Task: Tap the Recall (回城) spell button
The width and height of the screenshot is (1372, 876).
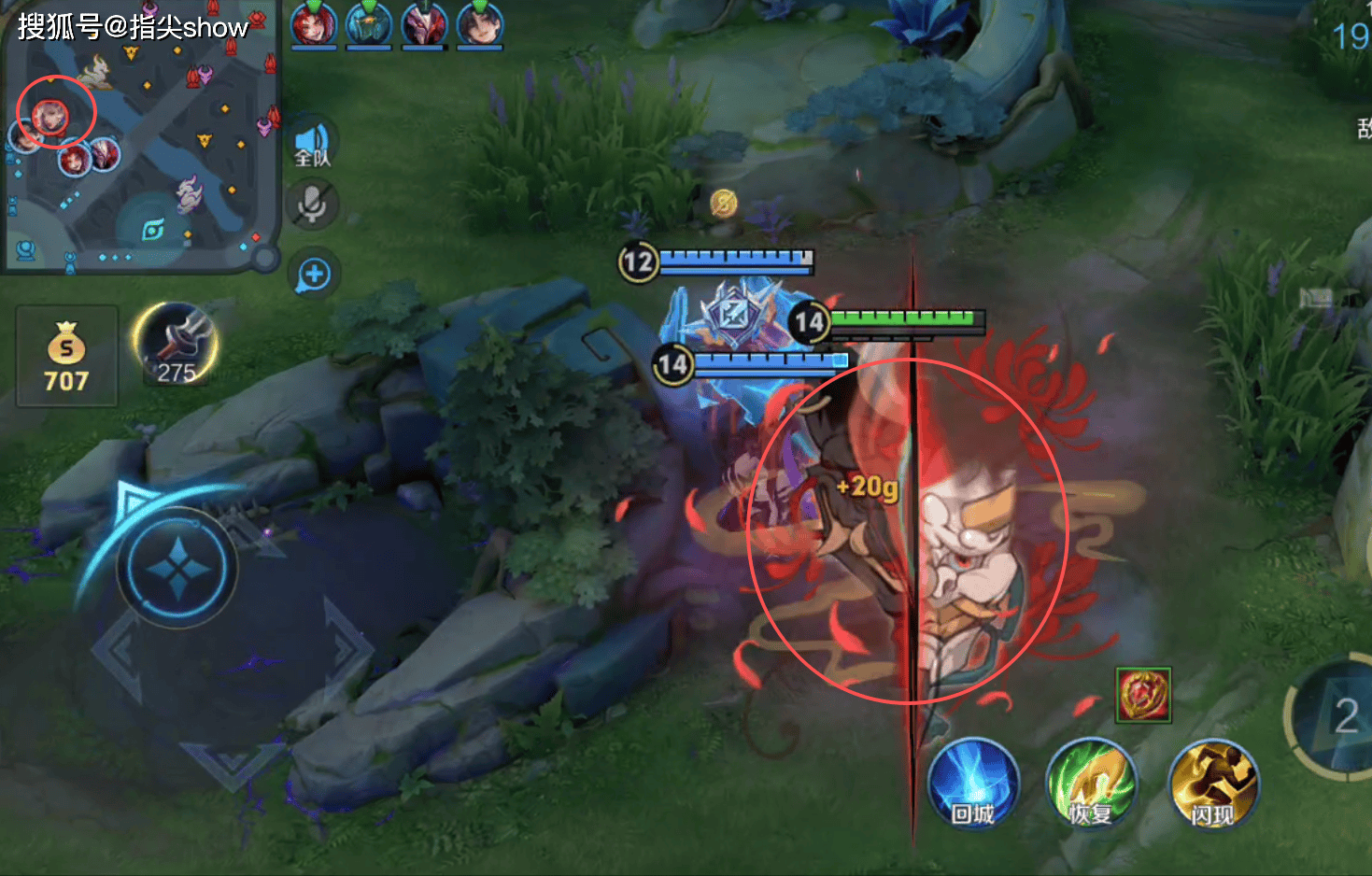Action: point(972,784)
